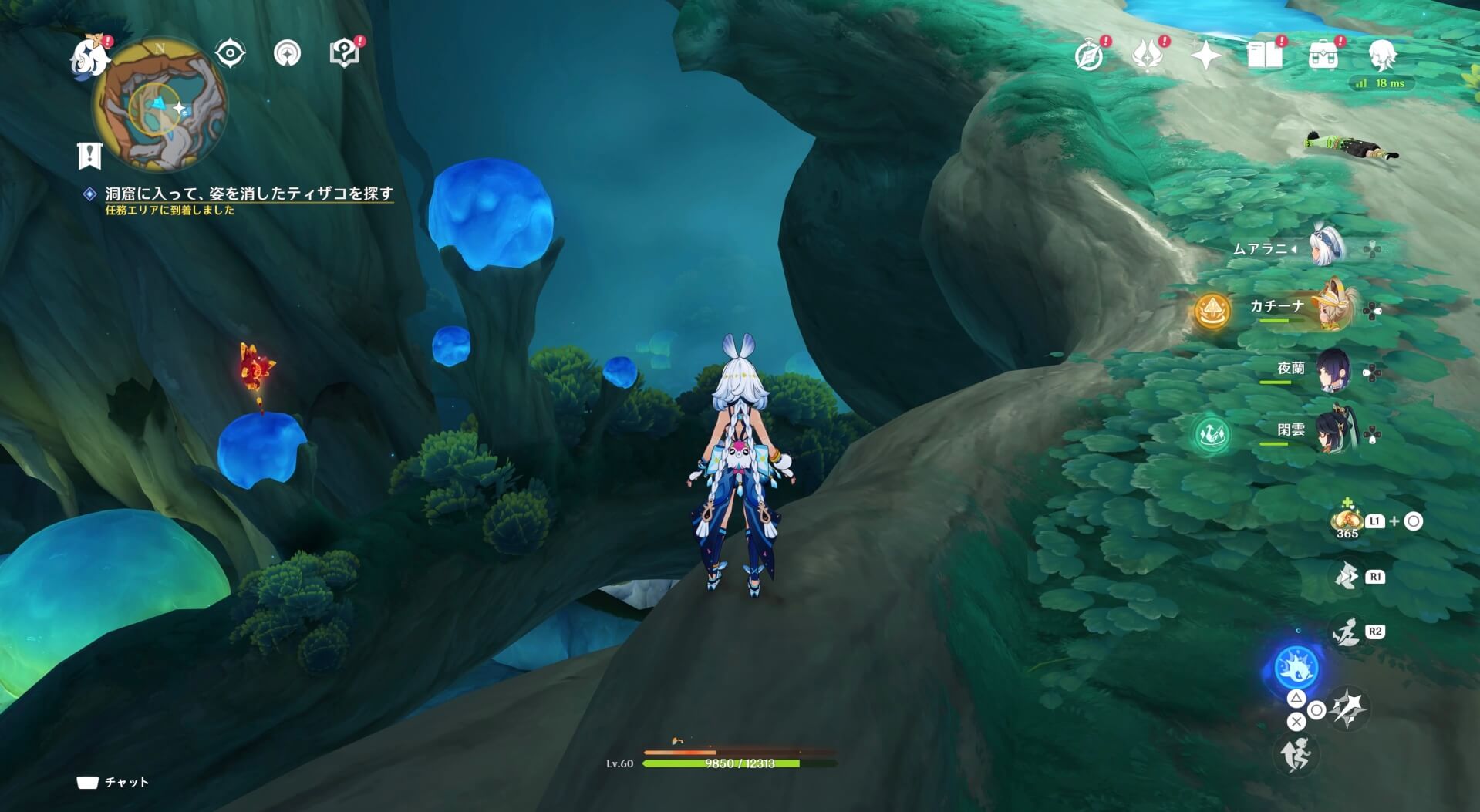
Task: Open the inventory backpack icon
Action: (x=1323, y=54)
